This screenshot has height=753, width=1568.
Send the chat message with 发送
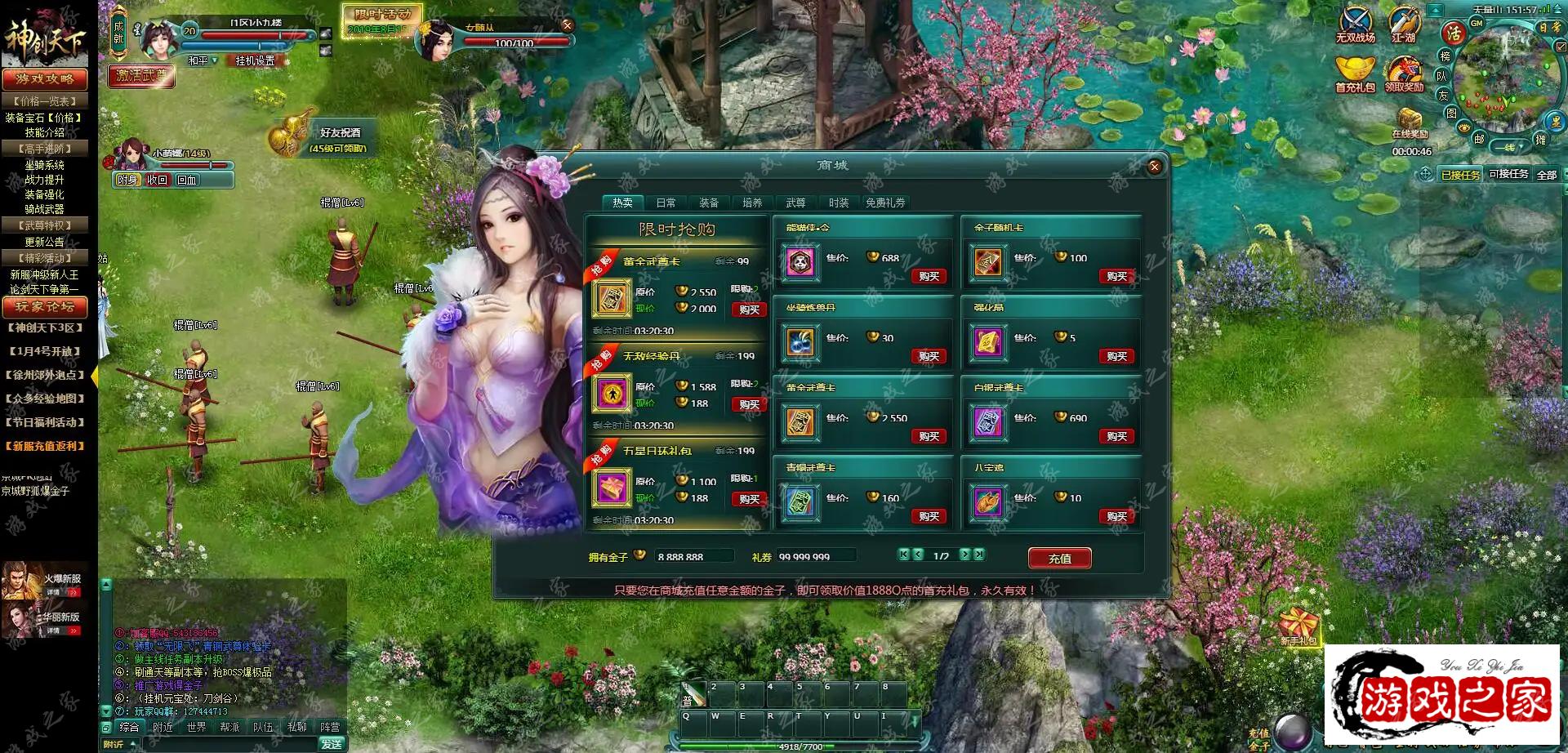332,744
